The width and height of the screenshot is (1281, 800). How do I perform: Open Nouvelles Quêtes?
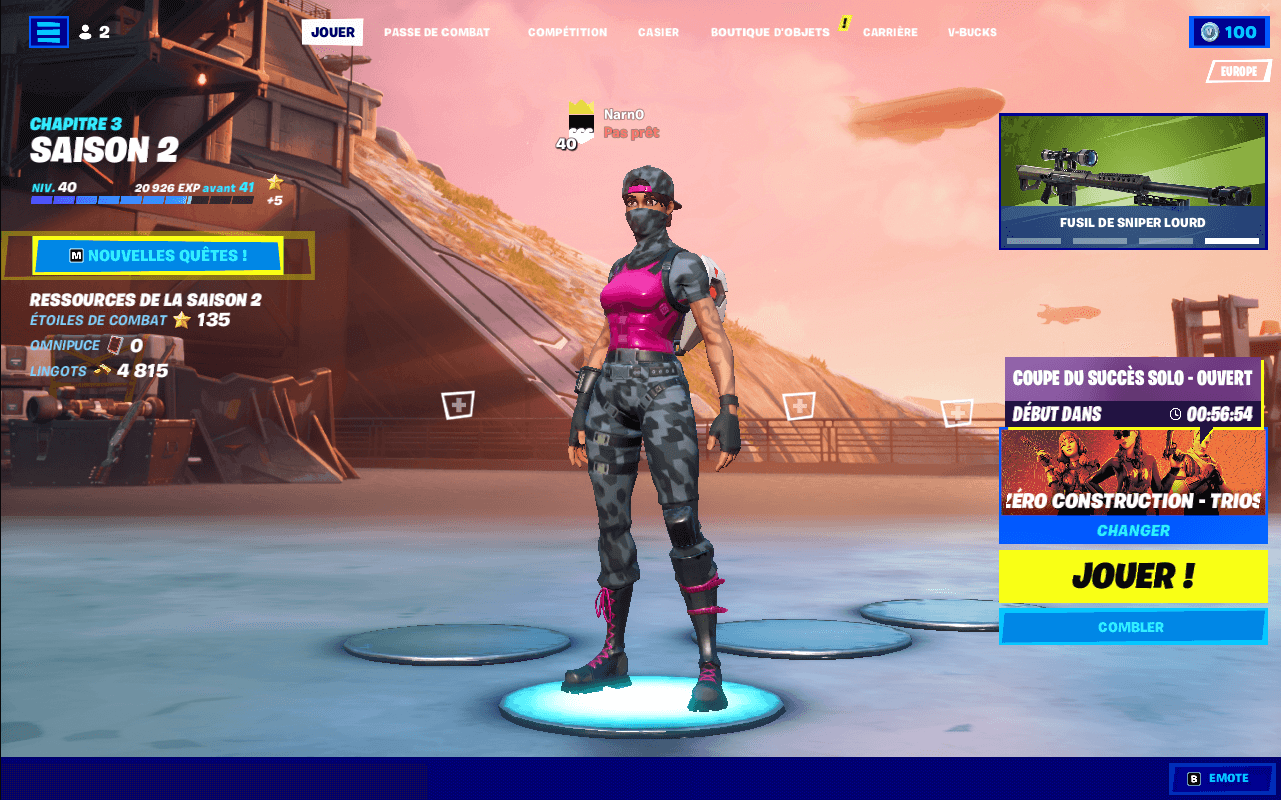(159, 255)
